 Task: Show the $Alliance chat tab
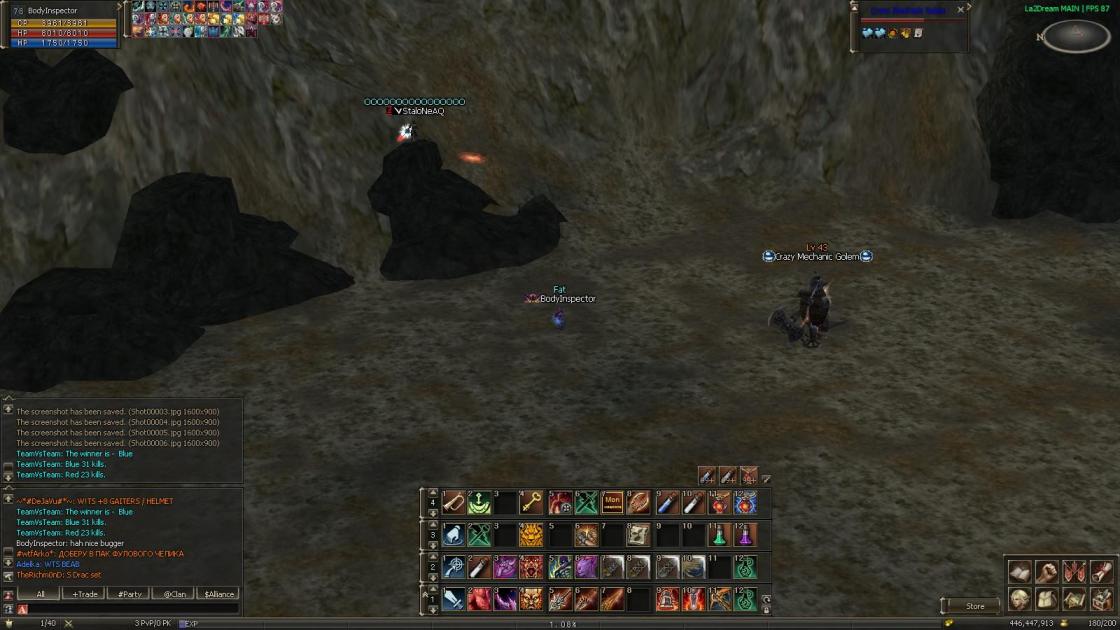[x=218, y=594]
